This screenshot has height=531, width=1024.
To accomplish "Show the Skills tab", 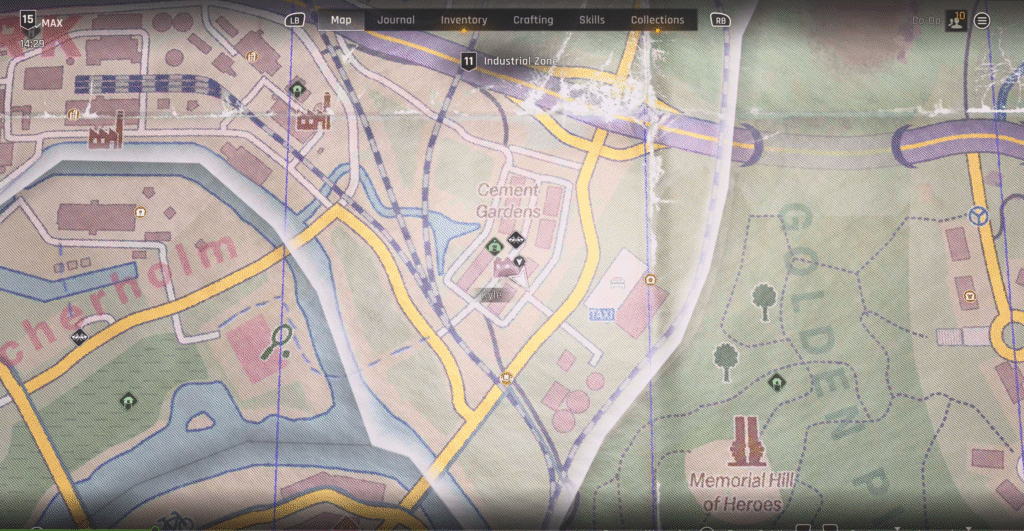I will click(x=592, y=20).
